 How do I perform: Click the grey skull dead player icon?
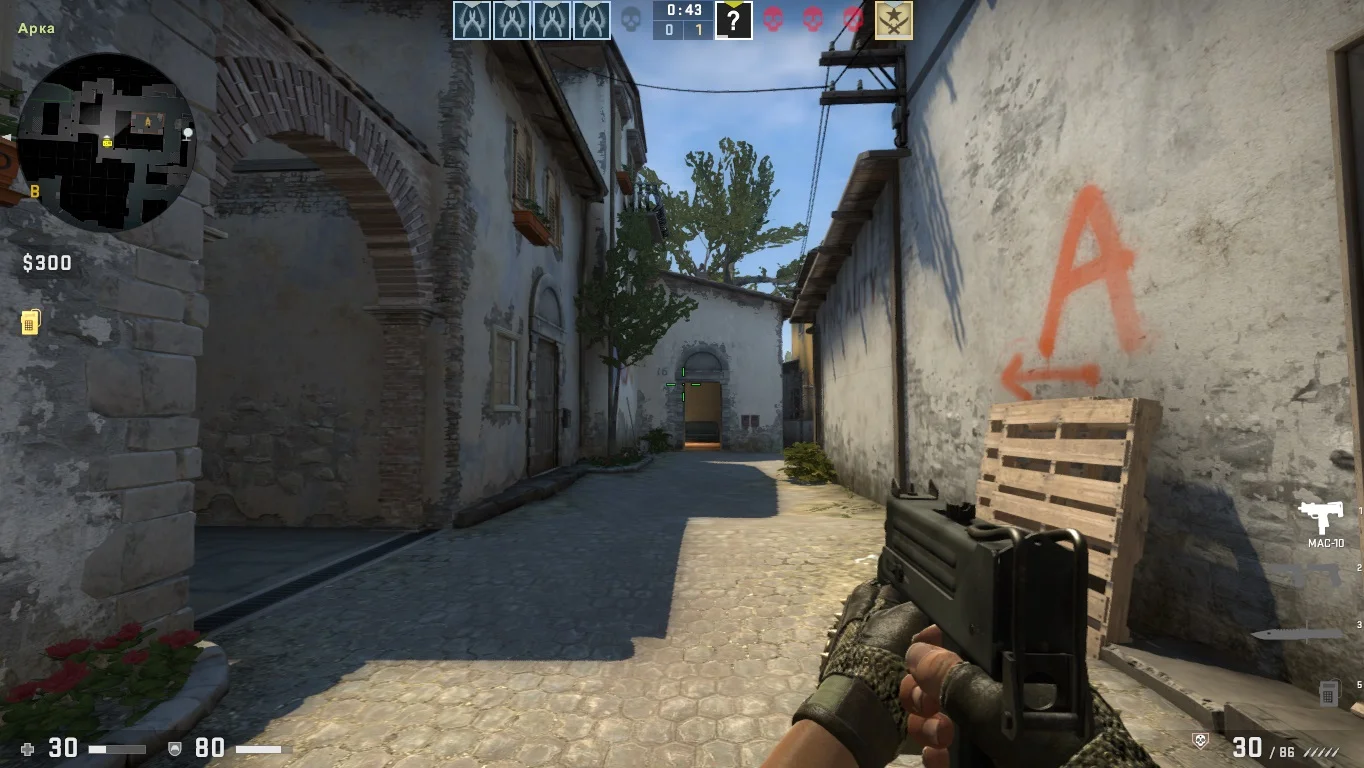(631, 20)
